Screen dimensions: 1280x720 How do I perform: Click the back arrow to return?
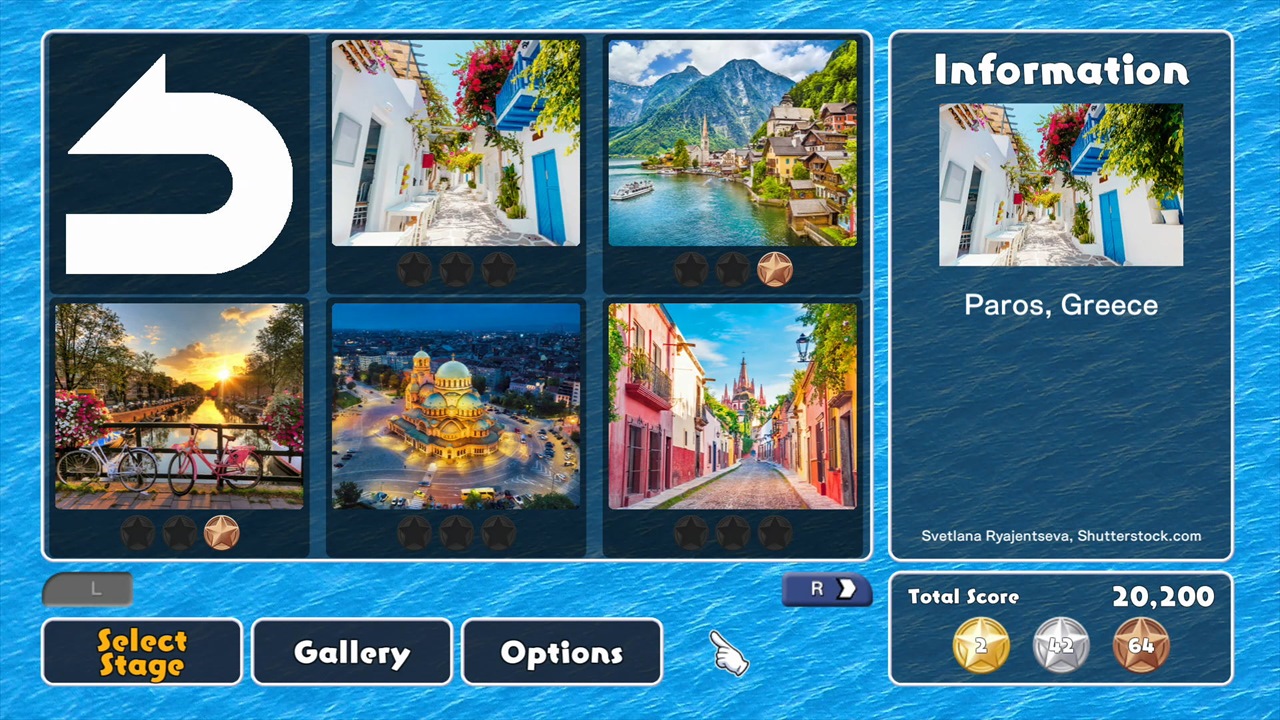178,165
